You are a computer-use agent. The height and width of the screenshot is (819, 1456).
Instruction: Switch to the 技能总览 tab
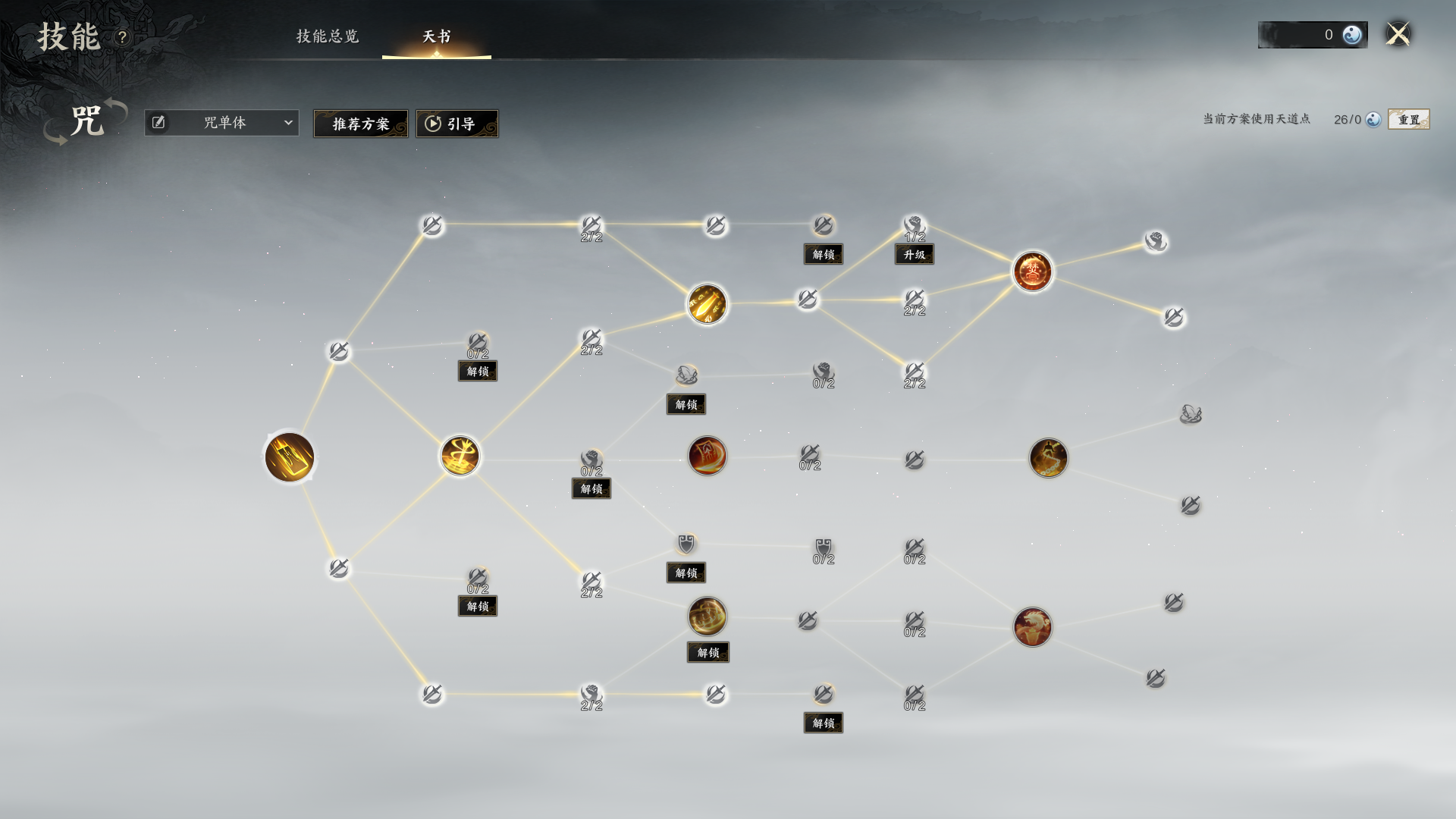[328, 36]
